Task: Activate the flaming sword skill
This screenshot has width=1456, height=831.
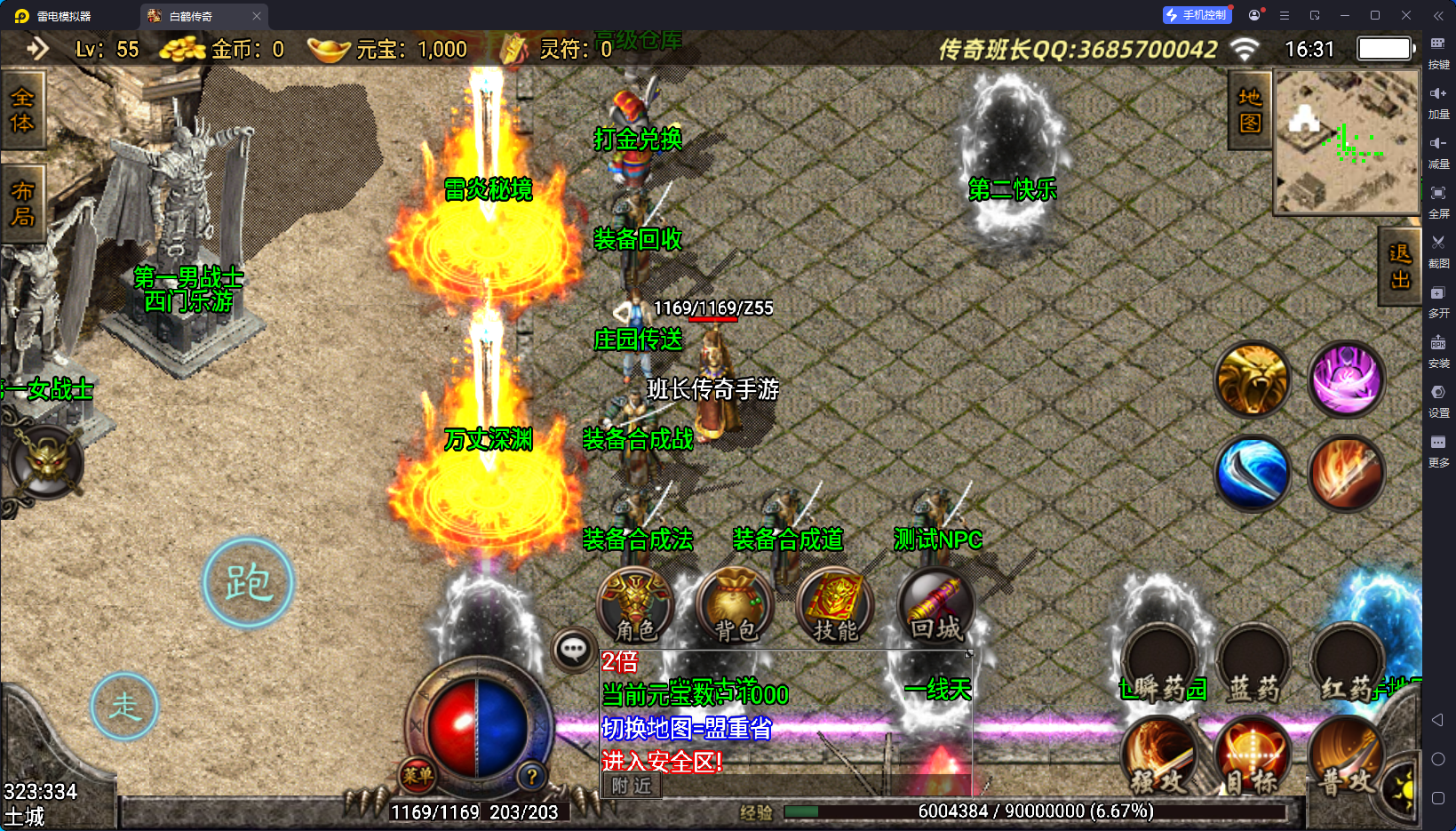Action: point(1347,474)
